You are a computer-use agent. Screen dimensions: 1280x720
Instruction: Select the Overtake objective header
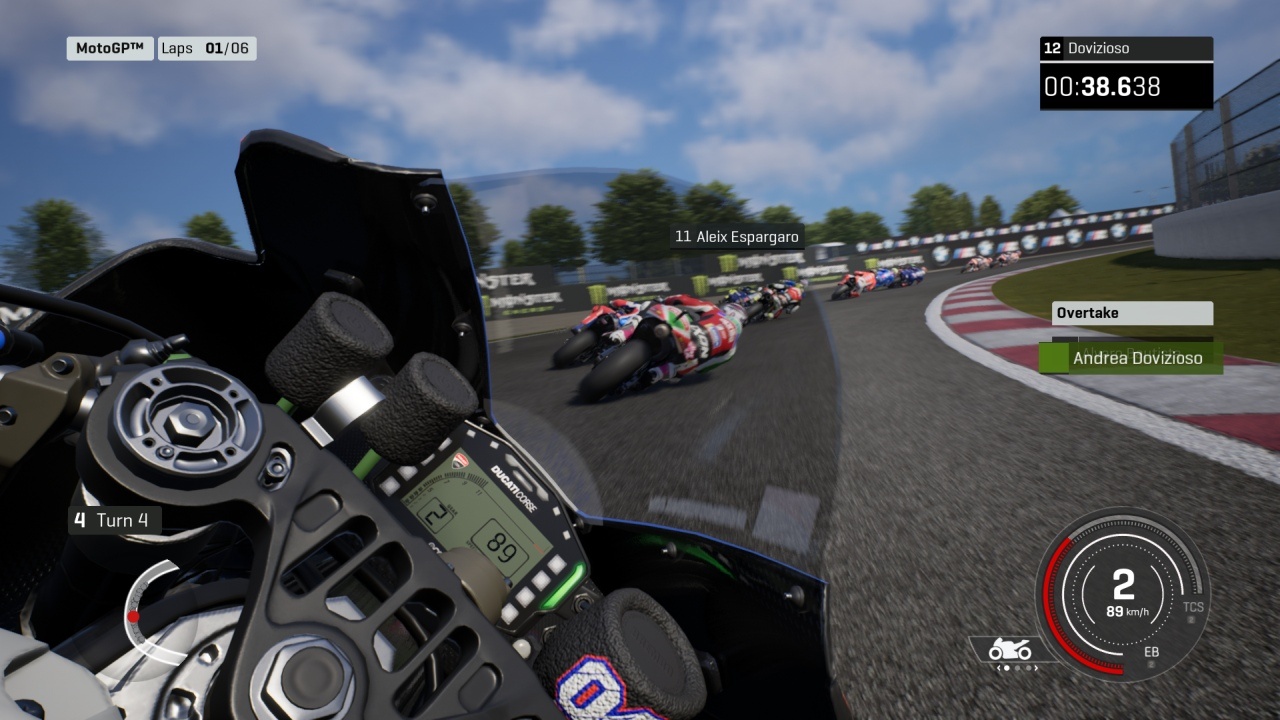pyautogui.click(x=1132, y=313)
